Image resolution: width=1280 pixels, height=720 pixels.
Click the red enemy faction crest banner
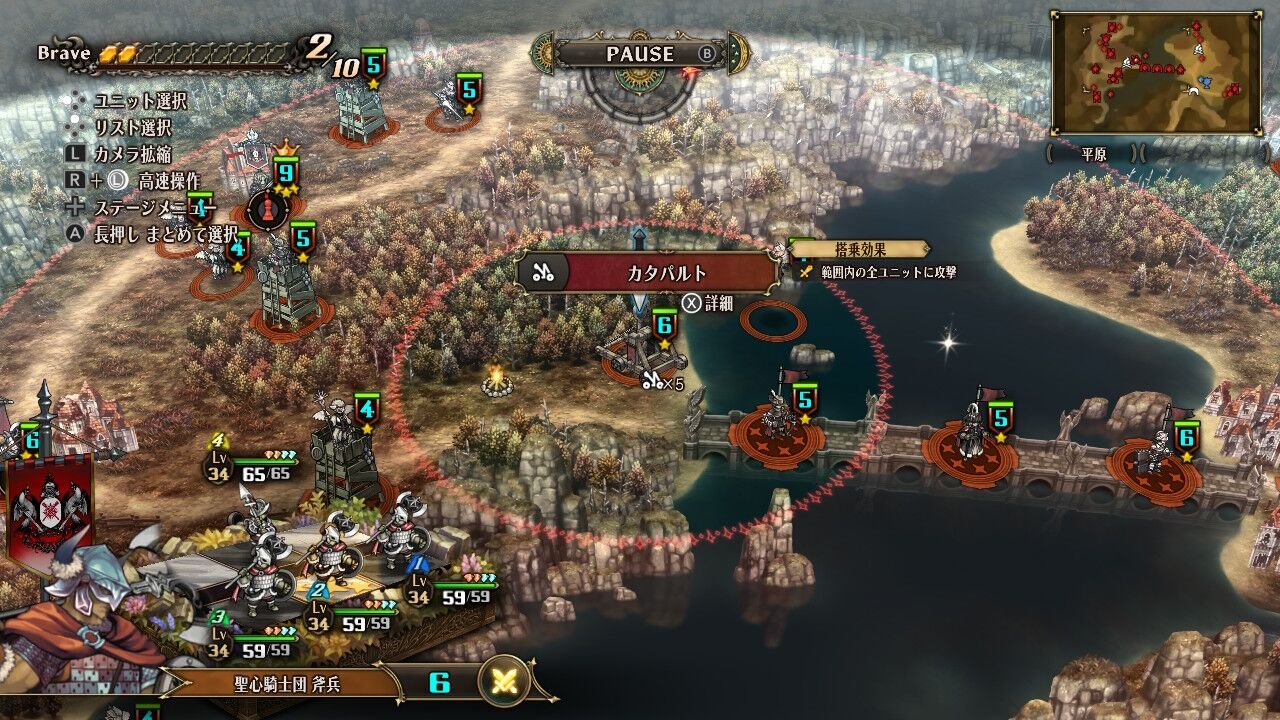50,510
